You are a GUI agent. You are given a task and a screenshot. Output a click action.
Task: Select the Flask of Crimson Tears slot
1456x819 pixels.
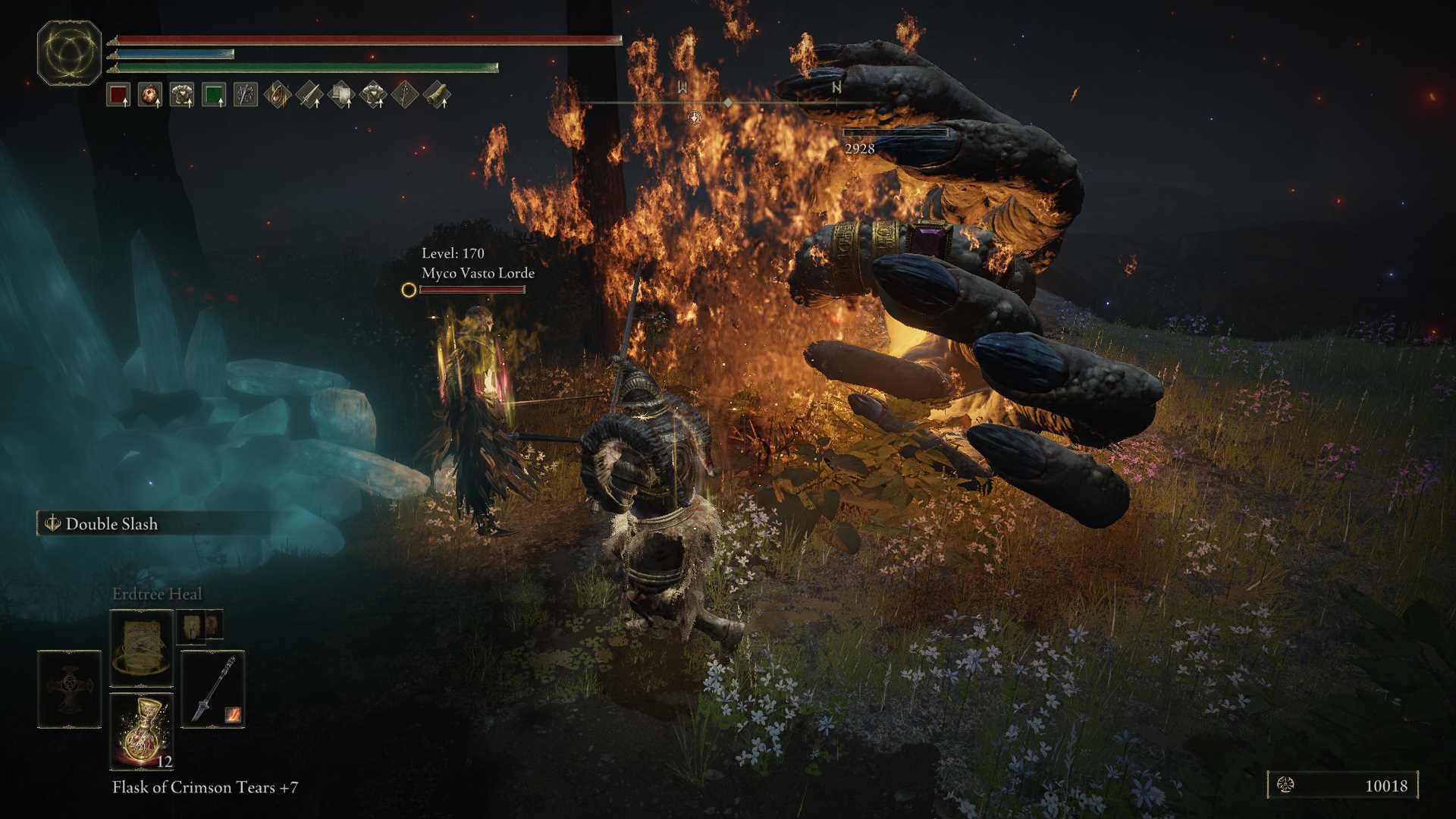pos(142,731)
